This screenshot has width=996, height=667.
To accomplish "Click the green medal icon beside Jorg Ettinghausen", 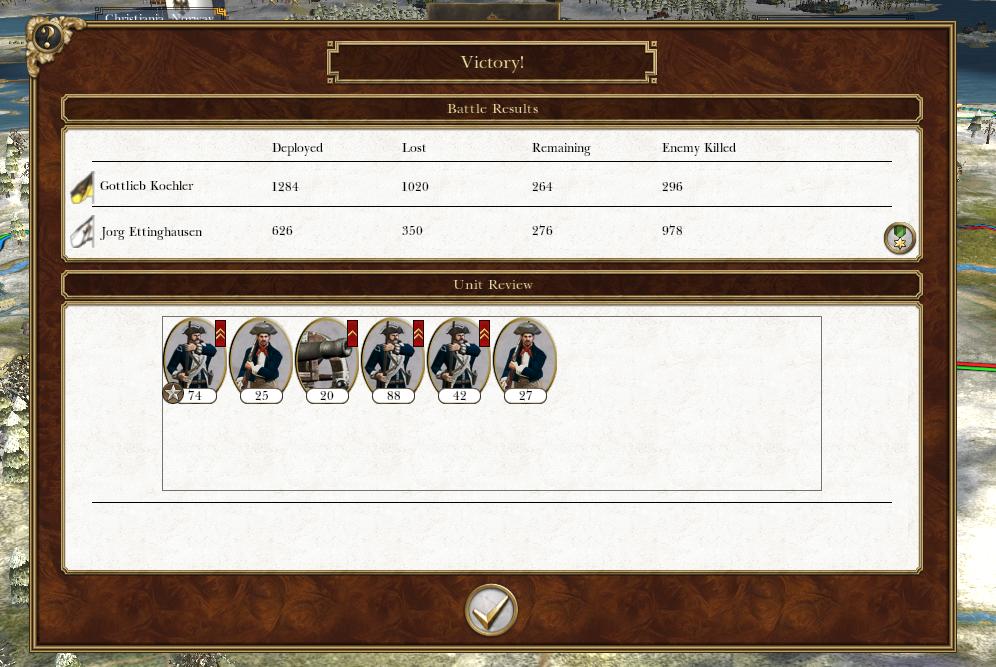I will [x=899, y=238].
